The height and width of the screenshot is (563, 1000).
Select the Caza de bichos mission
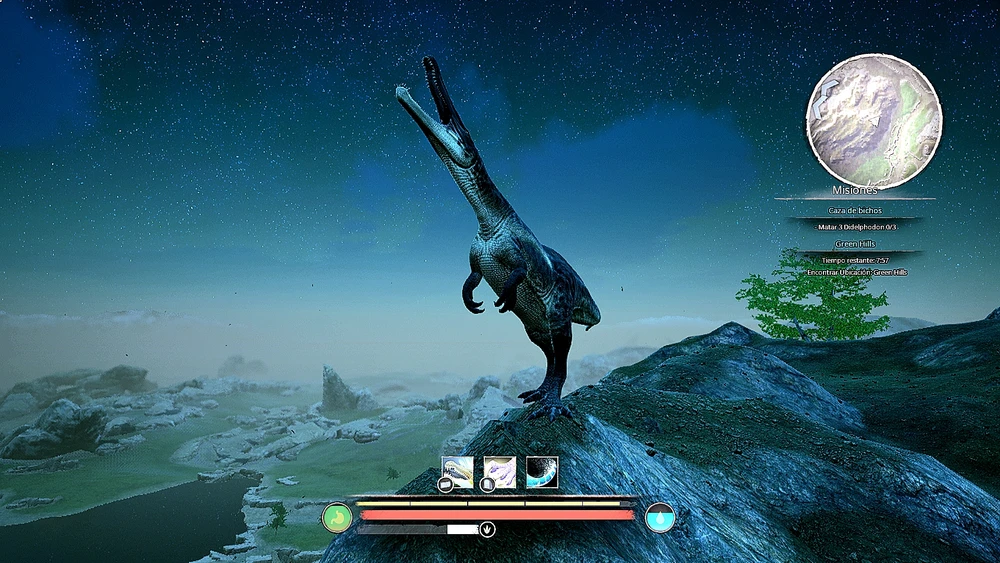coord(855,211)
